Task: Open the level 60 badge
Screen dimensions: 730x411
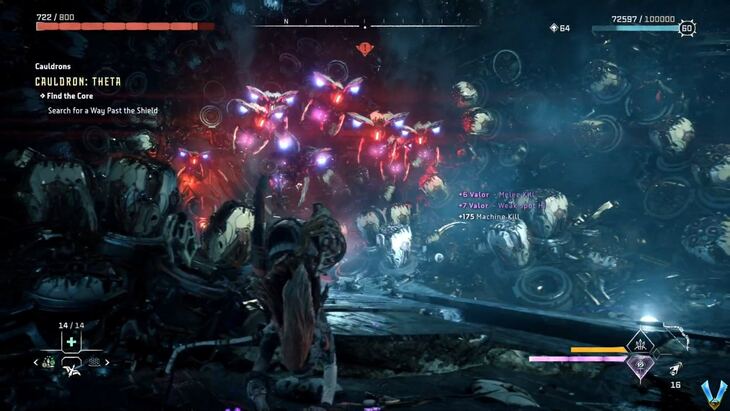Action: click(687, 29)
